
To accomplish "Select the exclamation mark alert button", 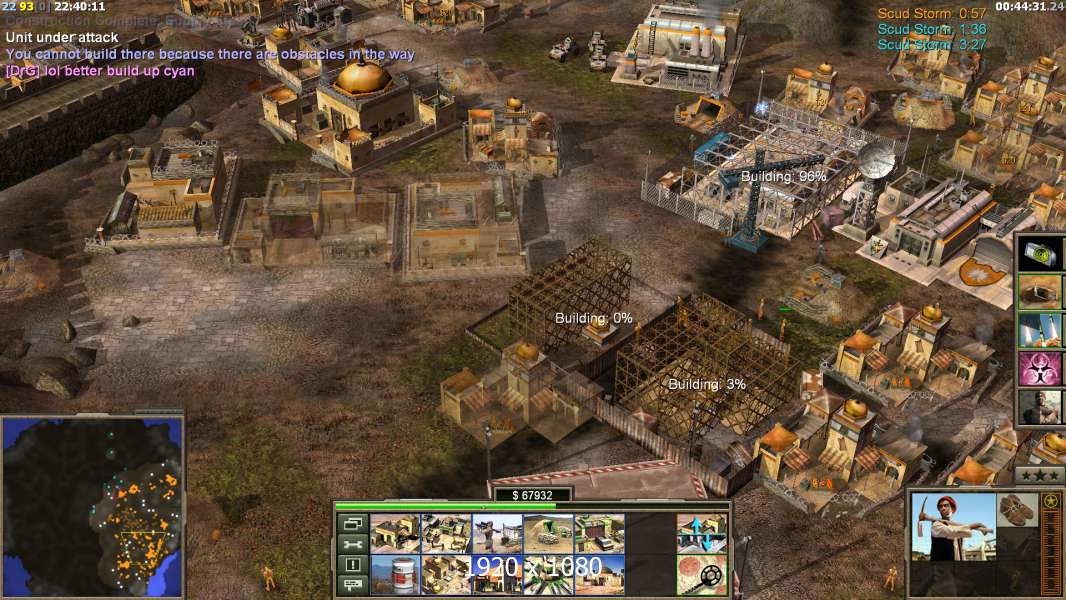I will [351, 564].
